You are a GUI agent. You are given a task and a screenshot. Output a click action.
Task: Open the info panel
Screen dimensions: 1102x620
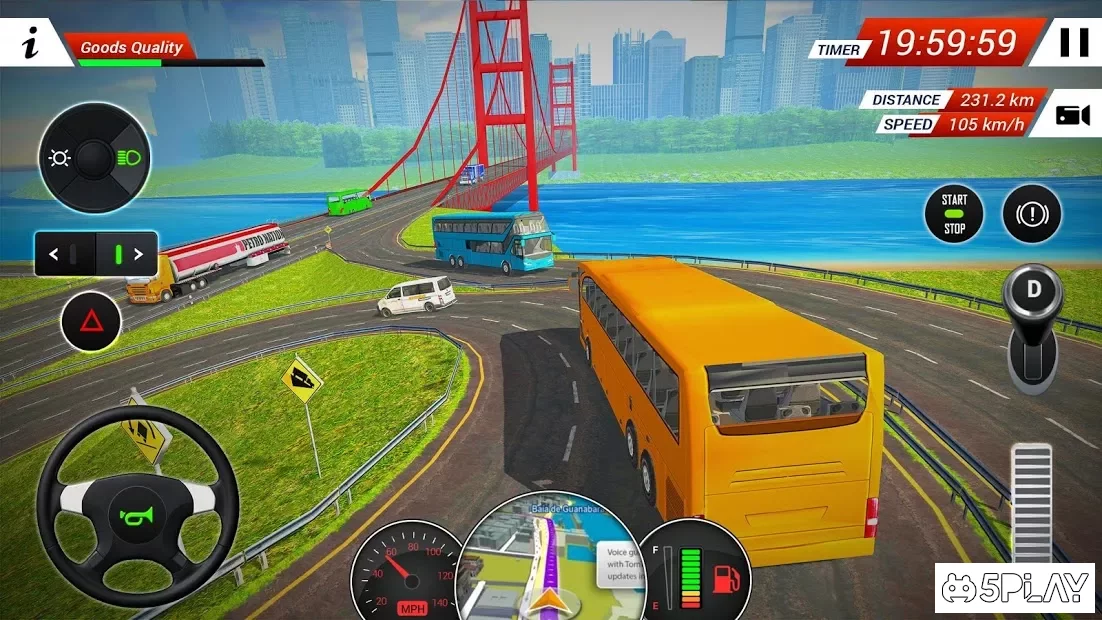click(x=31, y=44)
